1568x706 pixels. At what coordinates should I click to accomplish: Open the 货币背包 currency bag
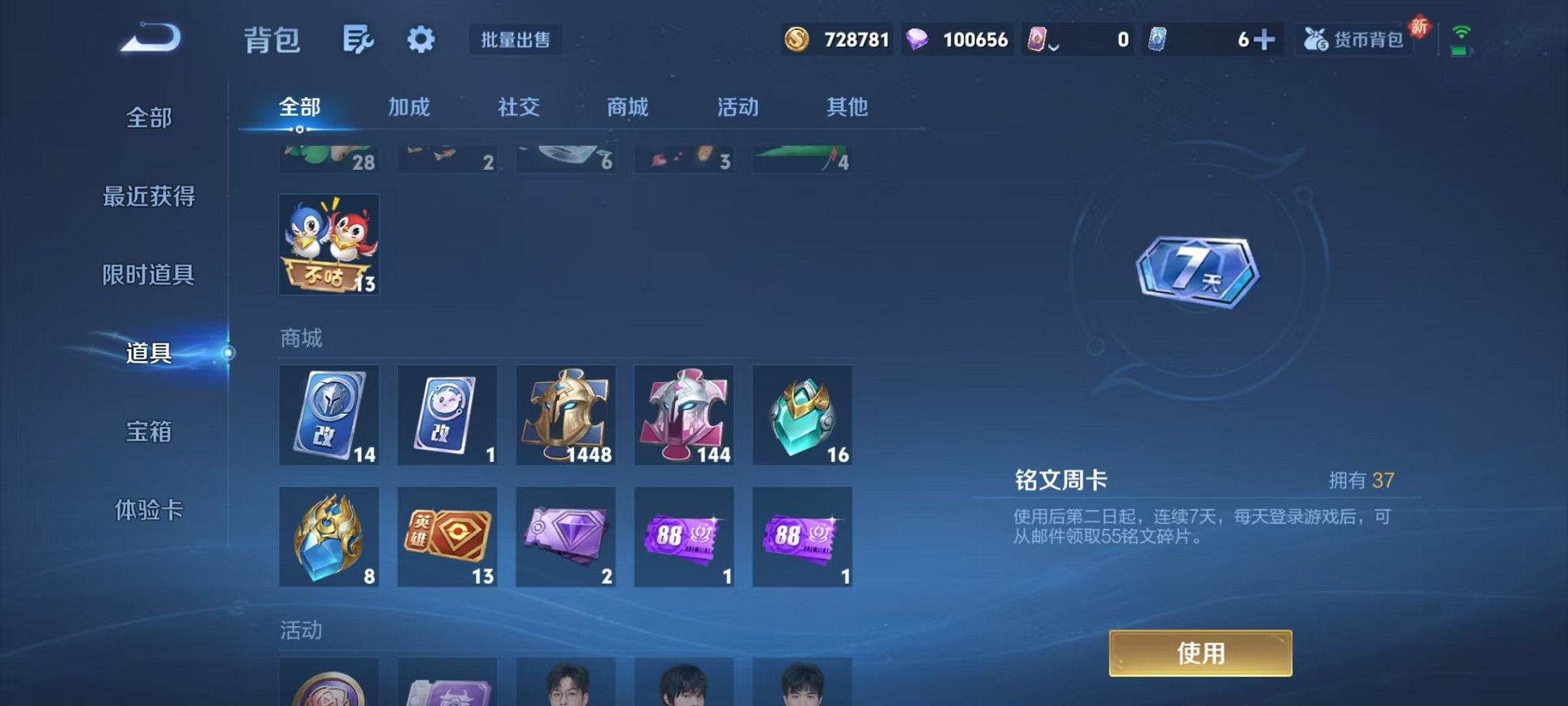pos(1353,38)
